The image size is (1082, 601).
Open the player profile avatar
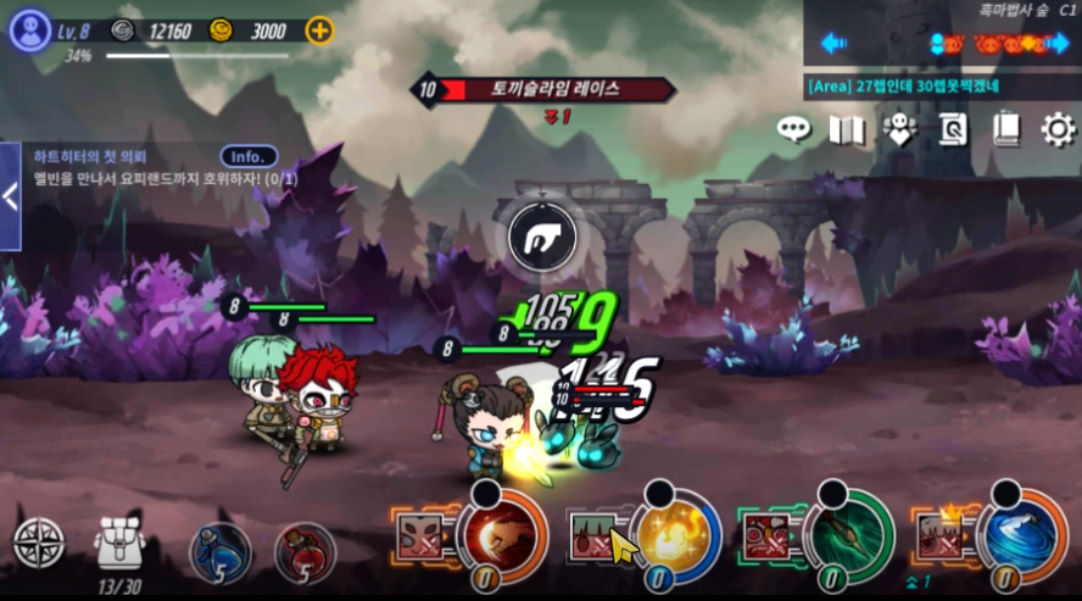(30, 30)
